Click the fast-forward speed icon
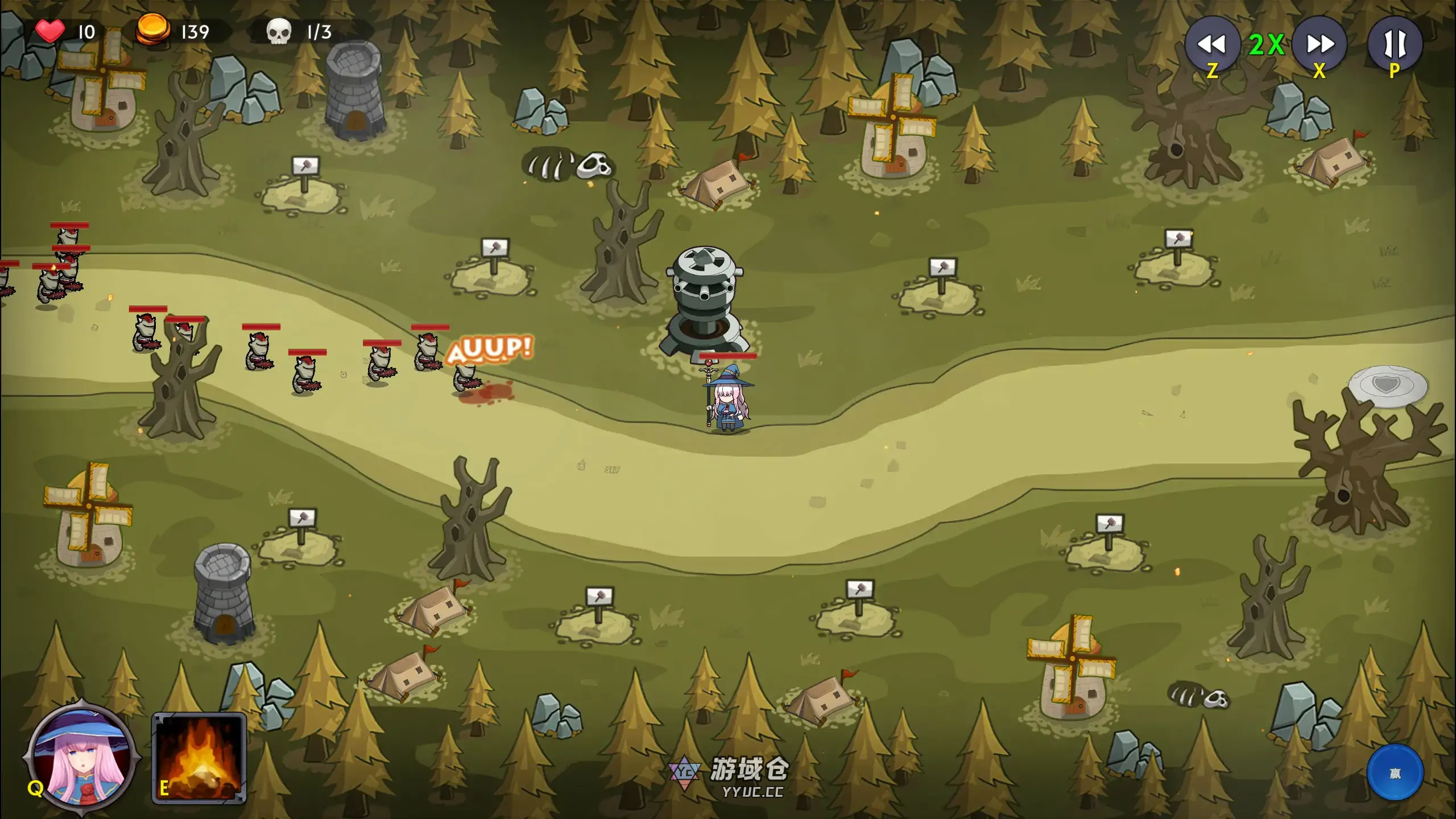 click(1318, 44)
